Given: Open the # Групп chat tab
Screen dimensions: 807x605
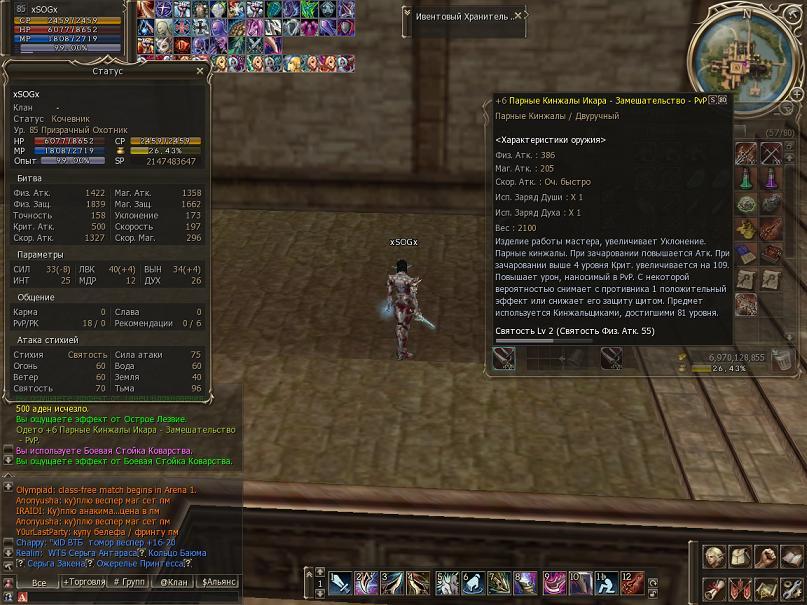Looking at the screenshot, I should [130, 581].
